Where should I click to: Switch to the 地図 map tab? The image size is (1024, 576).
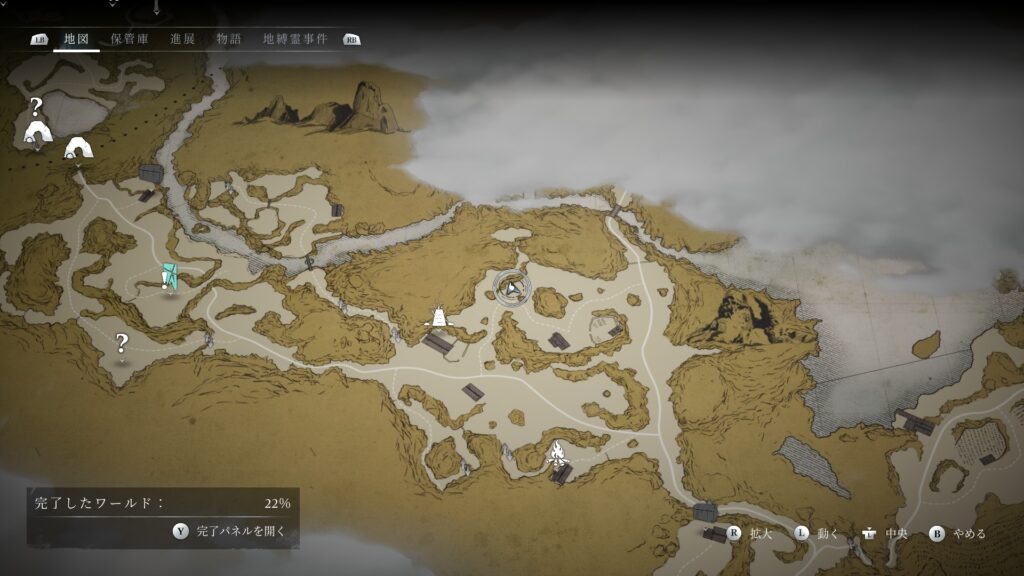click(76, 39)
